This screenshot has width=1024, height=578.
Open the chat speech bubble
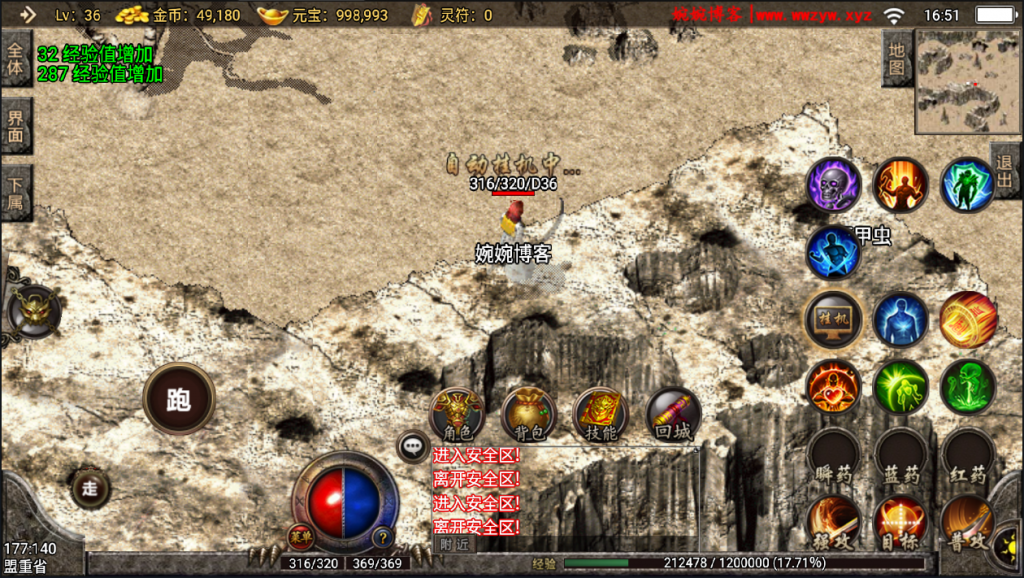point(413,447)
